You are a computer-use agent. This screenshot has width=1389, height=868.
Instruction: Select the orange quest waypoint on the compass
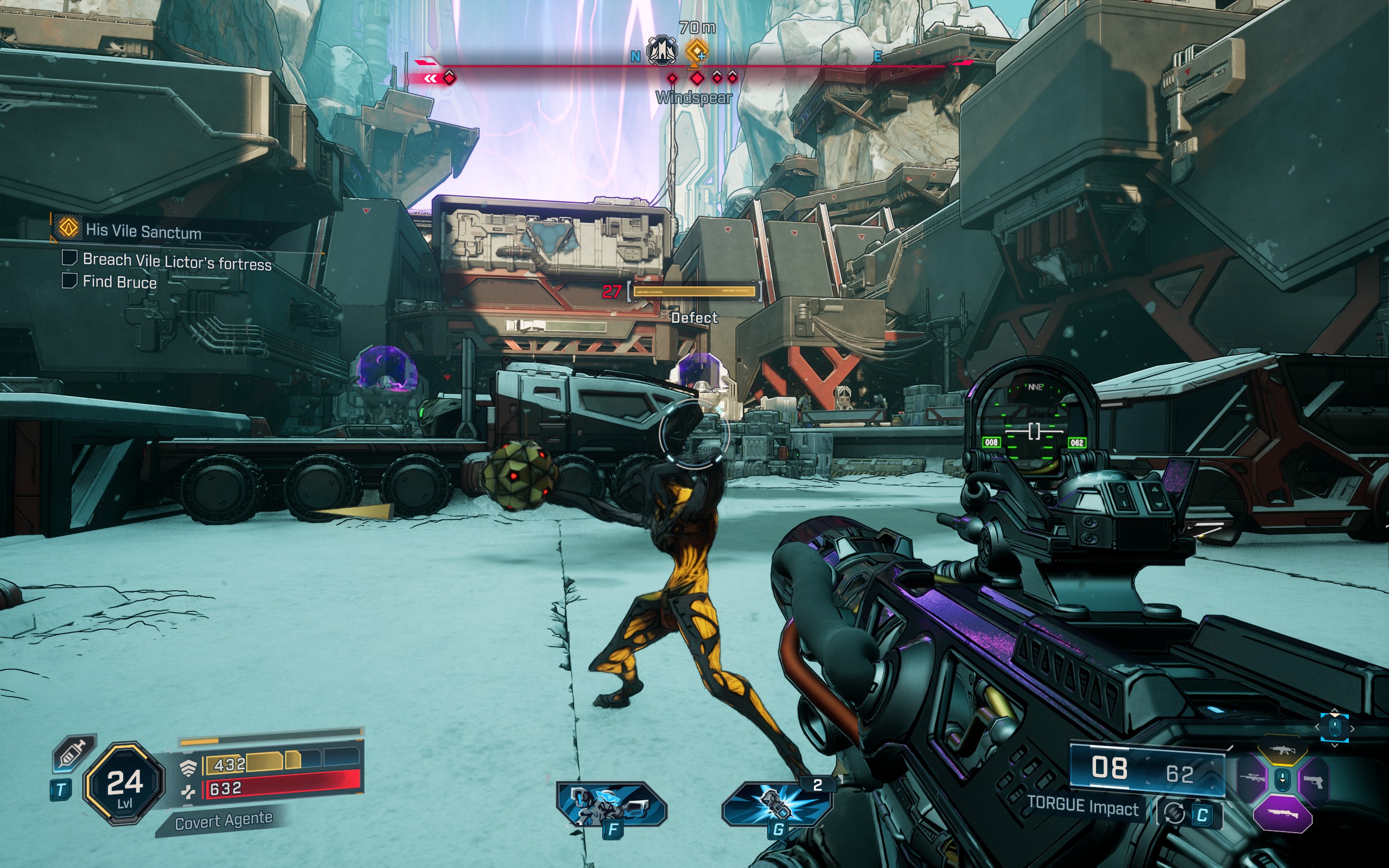[x=697, y=52]
